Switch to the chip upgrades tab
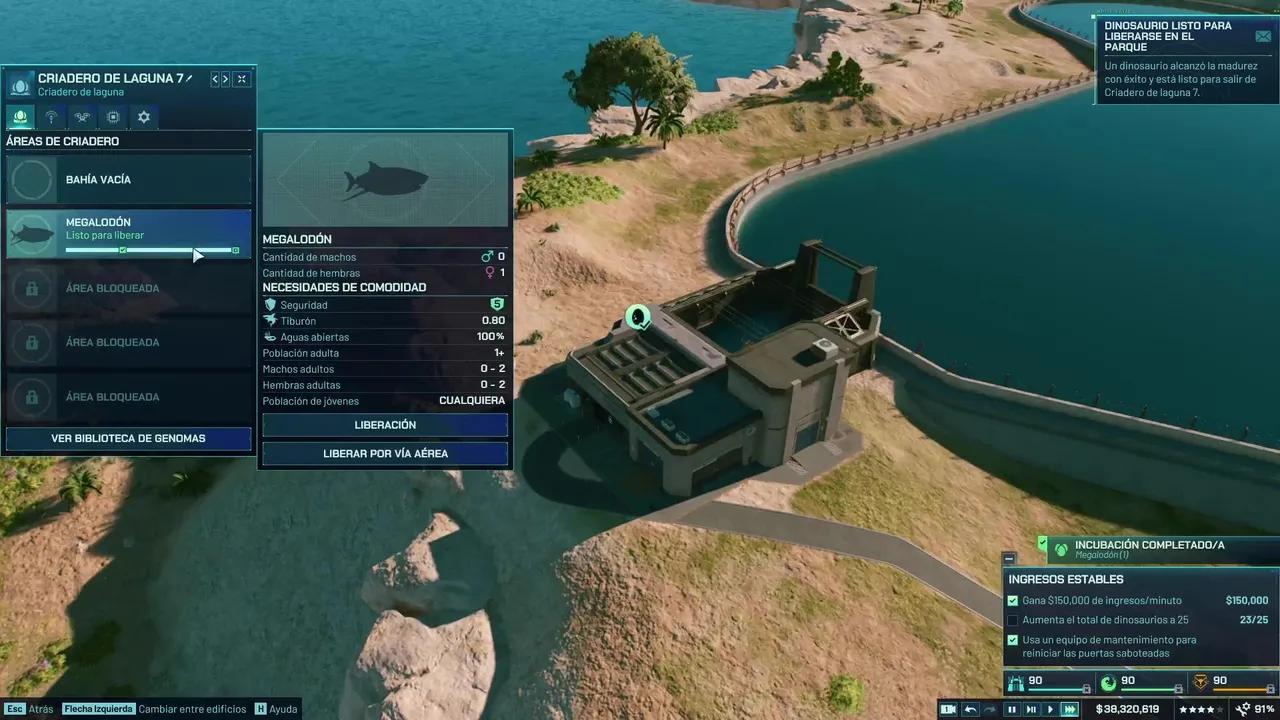The width and height of the screenshot is (1280, 720). 113,117
